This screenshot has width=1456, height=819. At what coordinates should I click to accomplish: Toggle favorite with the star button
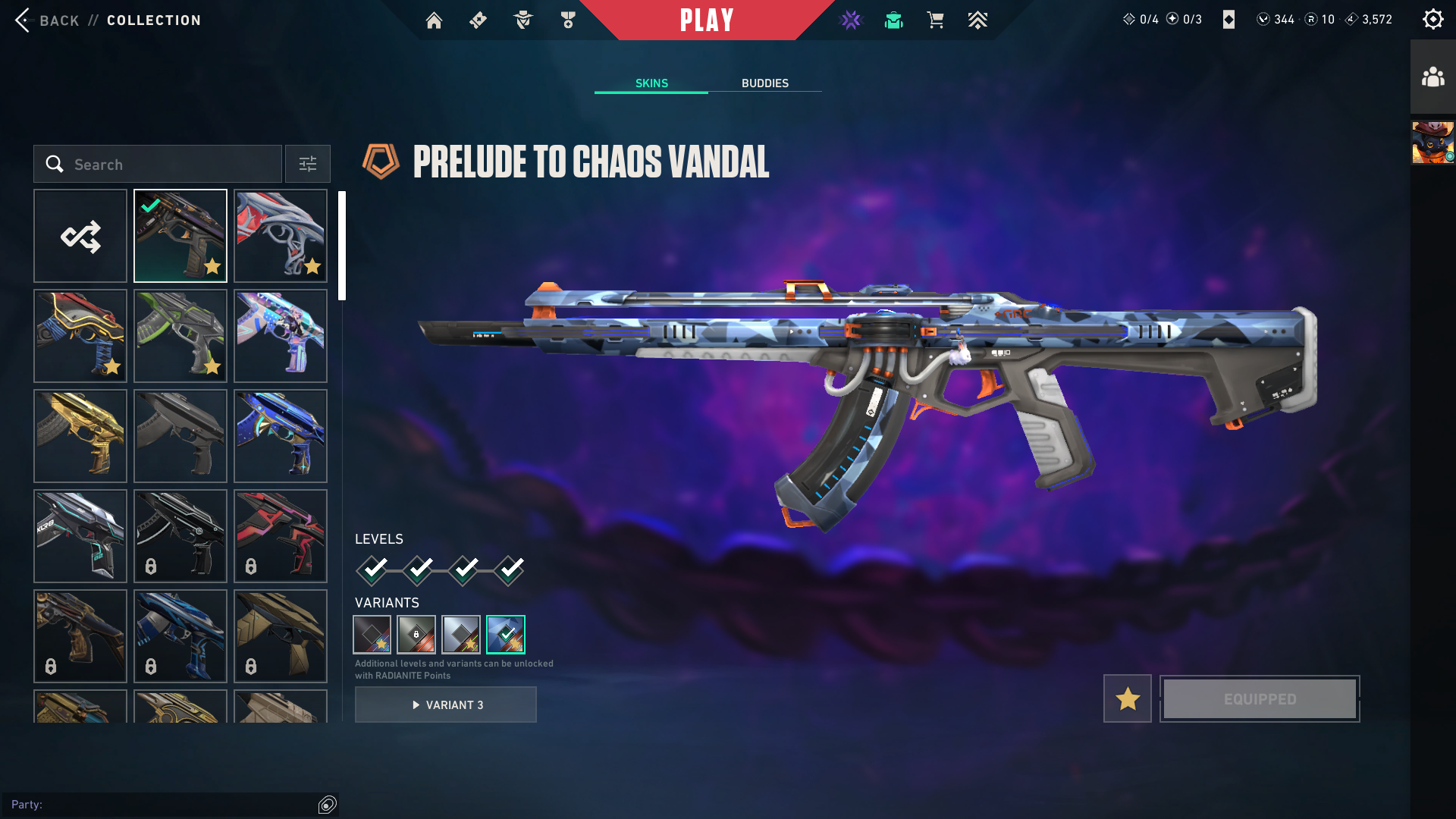click(x=1127, y=698)
